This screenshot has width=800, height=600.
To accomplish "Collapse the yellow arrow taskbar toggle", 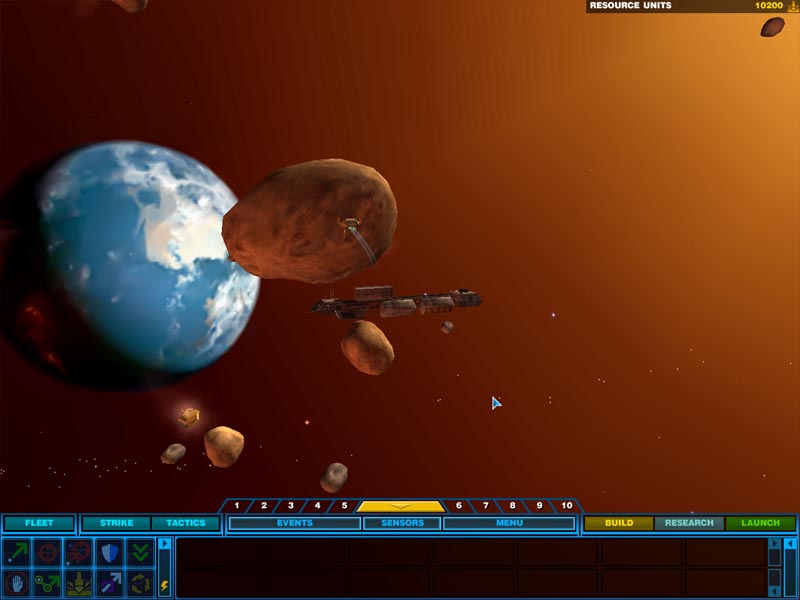I will (x=400, y=506).
